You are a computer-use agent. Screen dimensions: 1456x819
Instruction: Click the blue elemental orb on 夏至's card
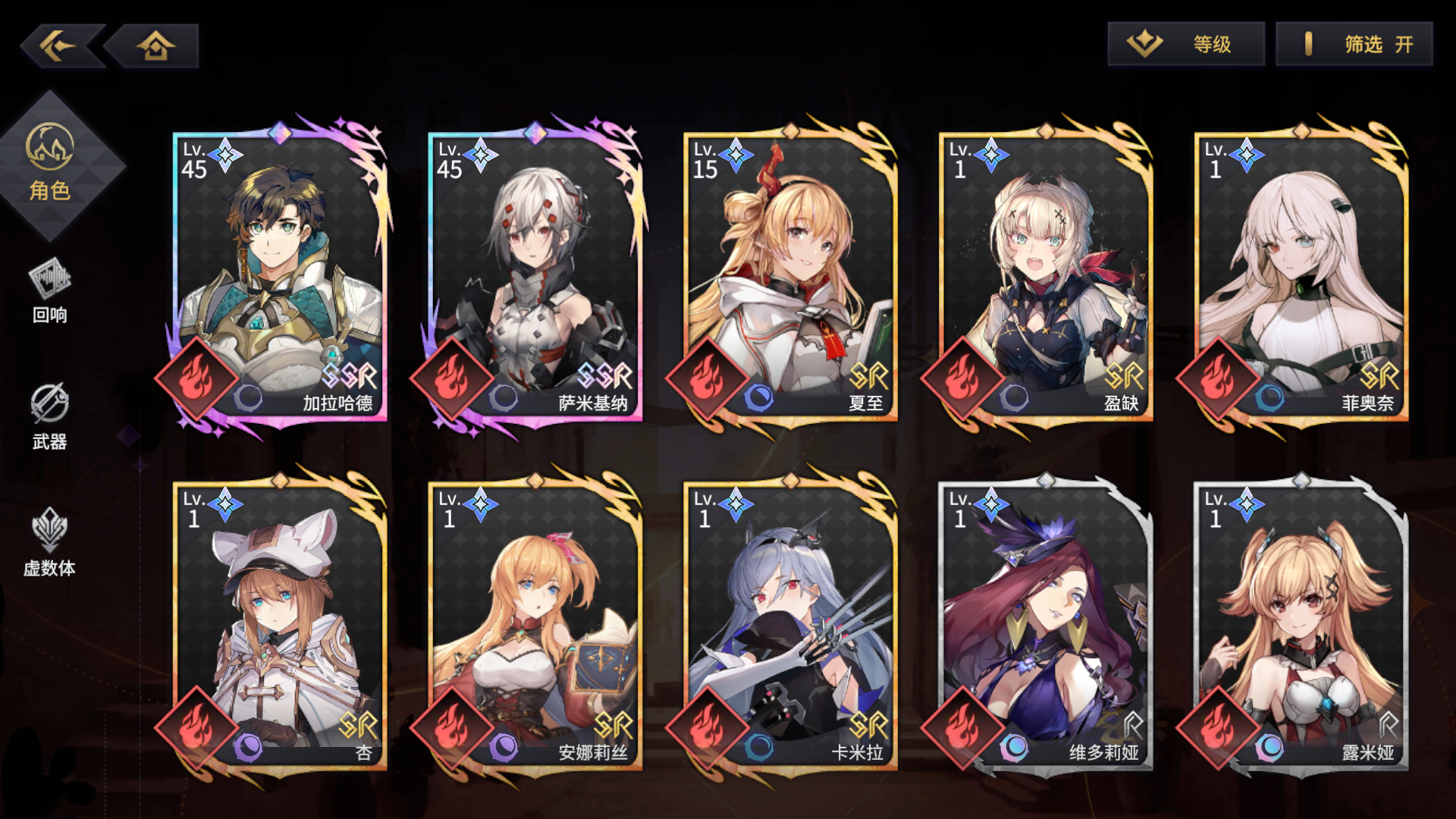coord(758,398)
